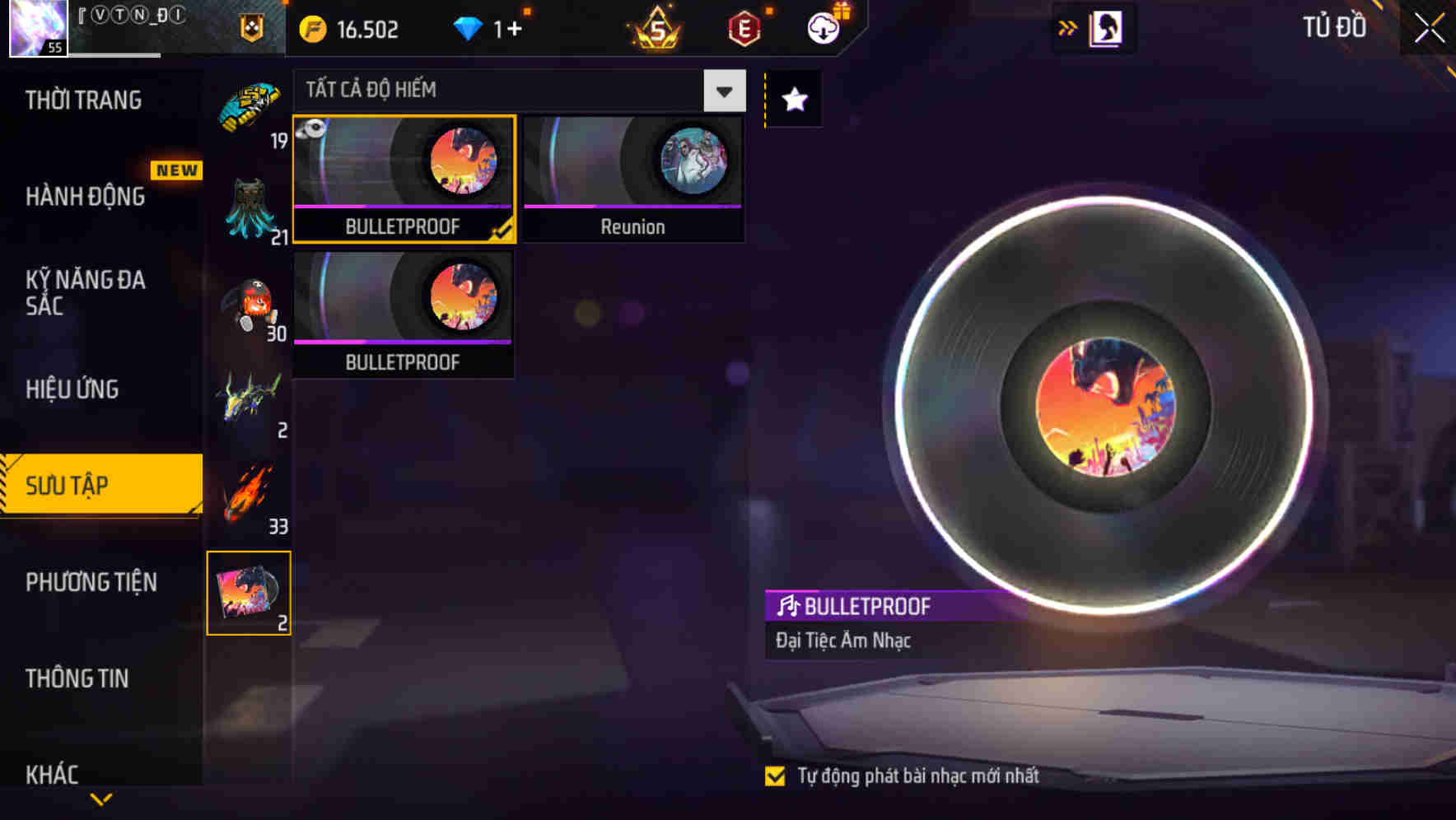Toggle the favorite star filter
The image size is (1456, 820).
point(792,100)
